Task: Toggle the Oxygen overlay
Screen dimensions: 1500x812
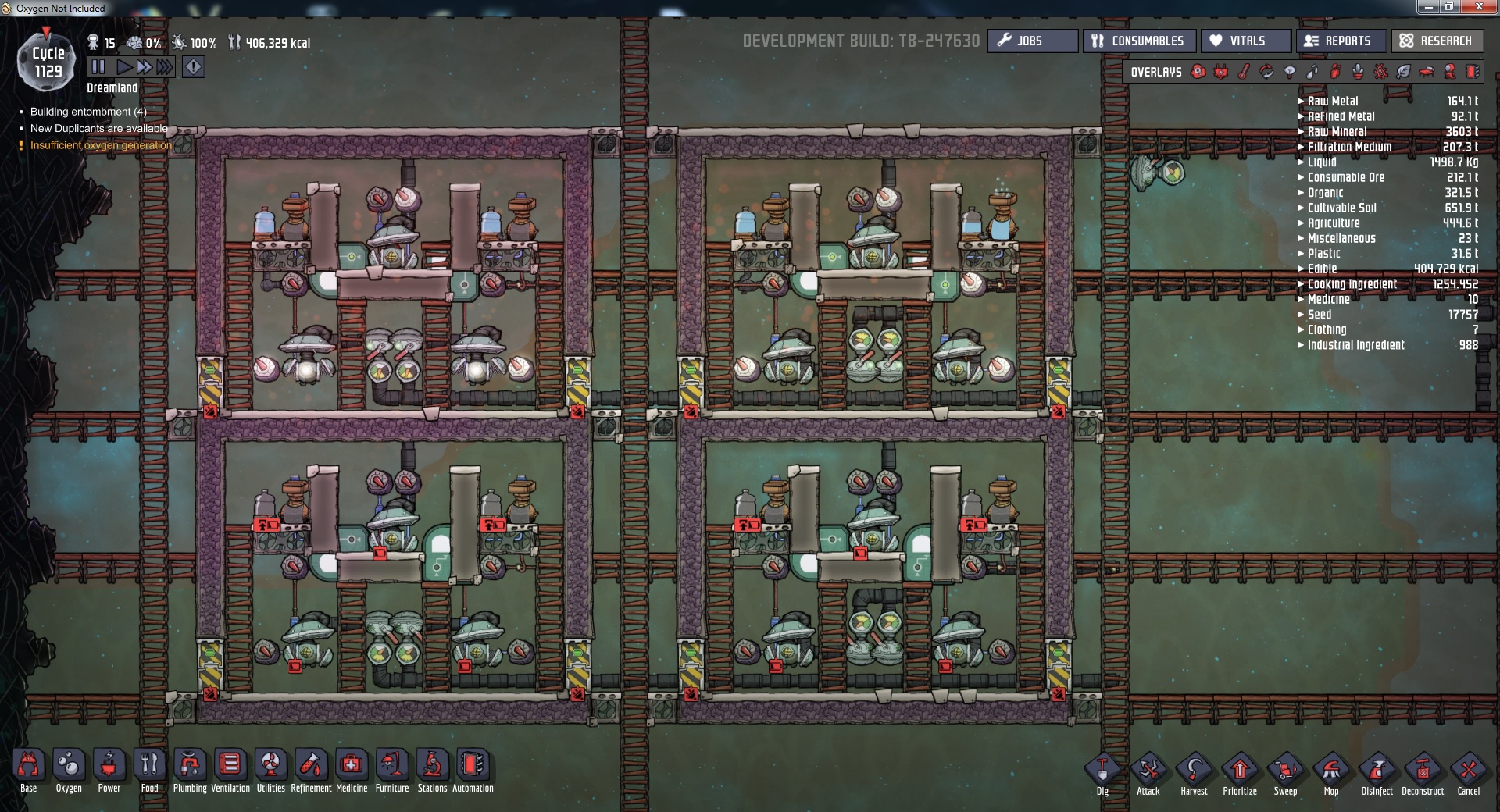Action: 1198,73
